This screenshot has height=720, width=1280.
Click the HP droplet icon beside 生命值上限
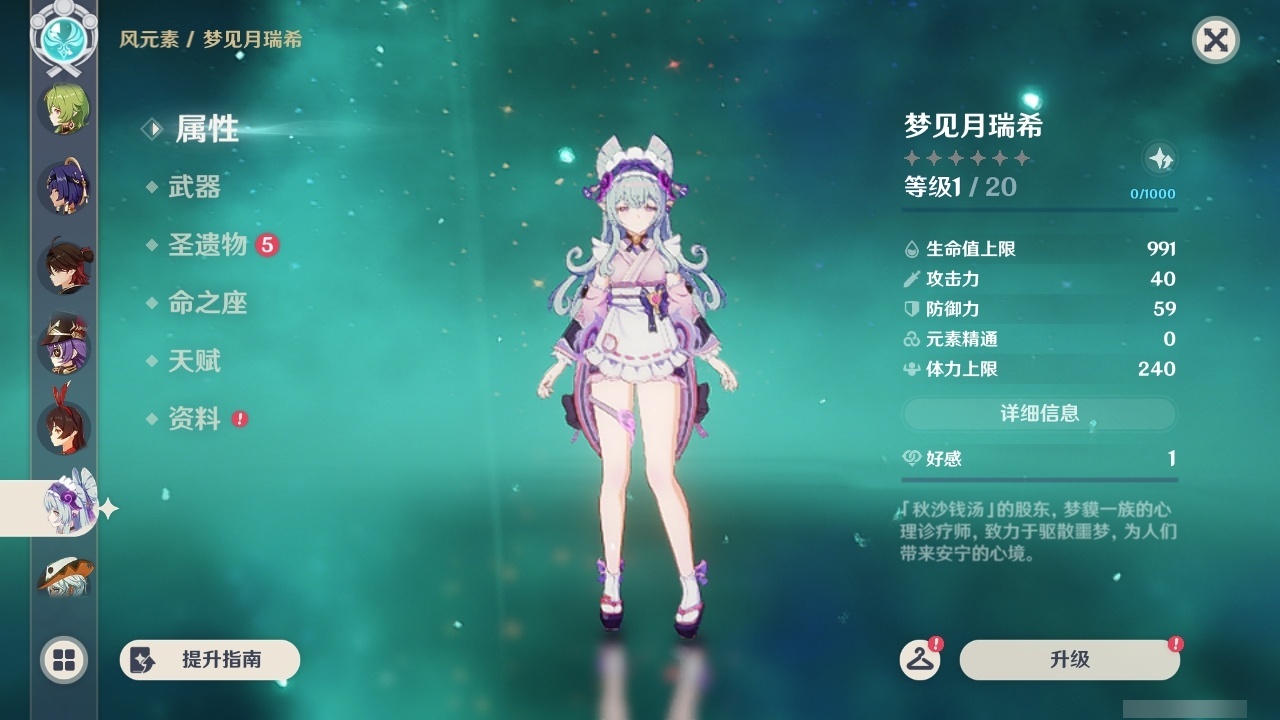[x=911, y=249]
